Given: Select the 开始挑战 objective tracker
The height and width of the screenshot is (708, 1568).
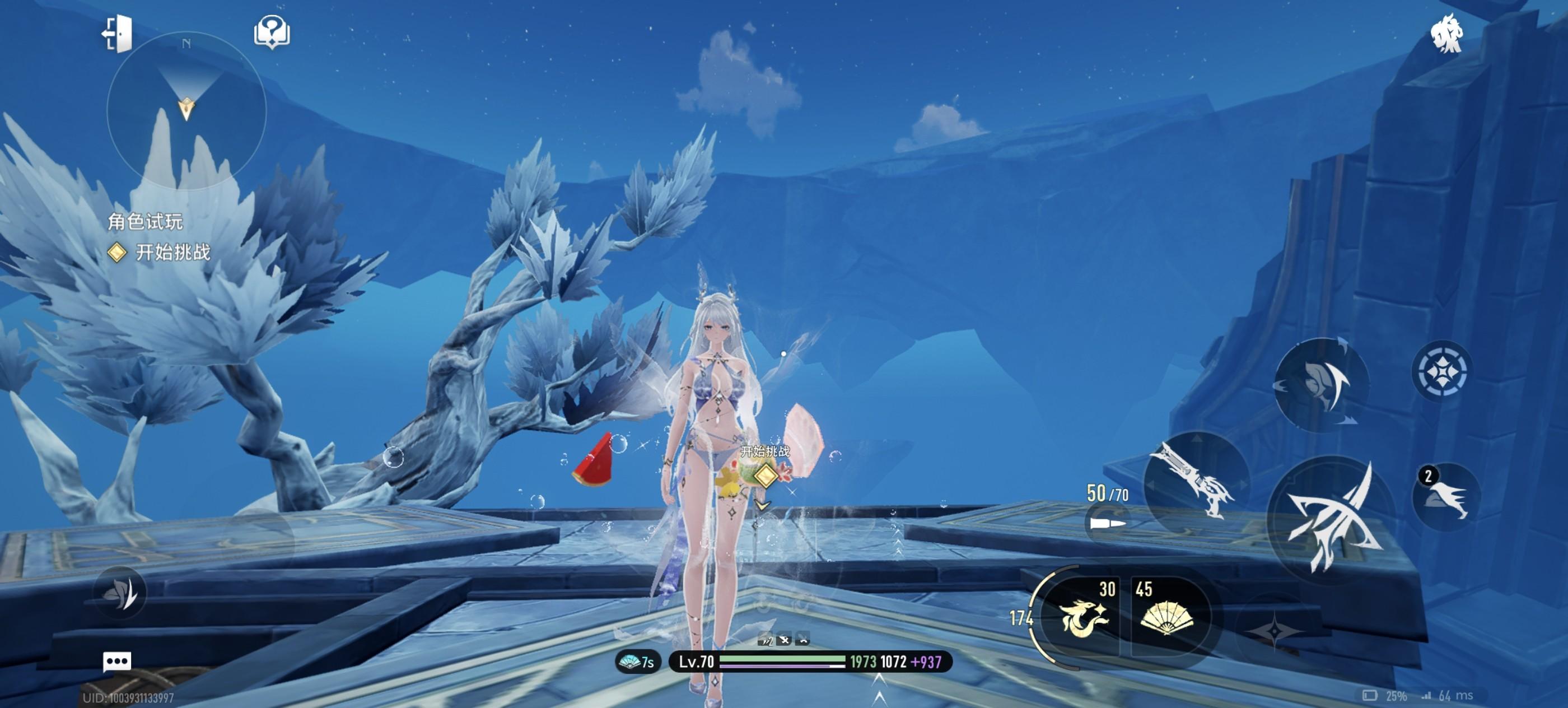Looking at the screenshot, I should coord(161,252).
